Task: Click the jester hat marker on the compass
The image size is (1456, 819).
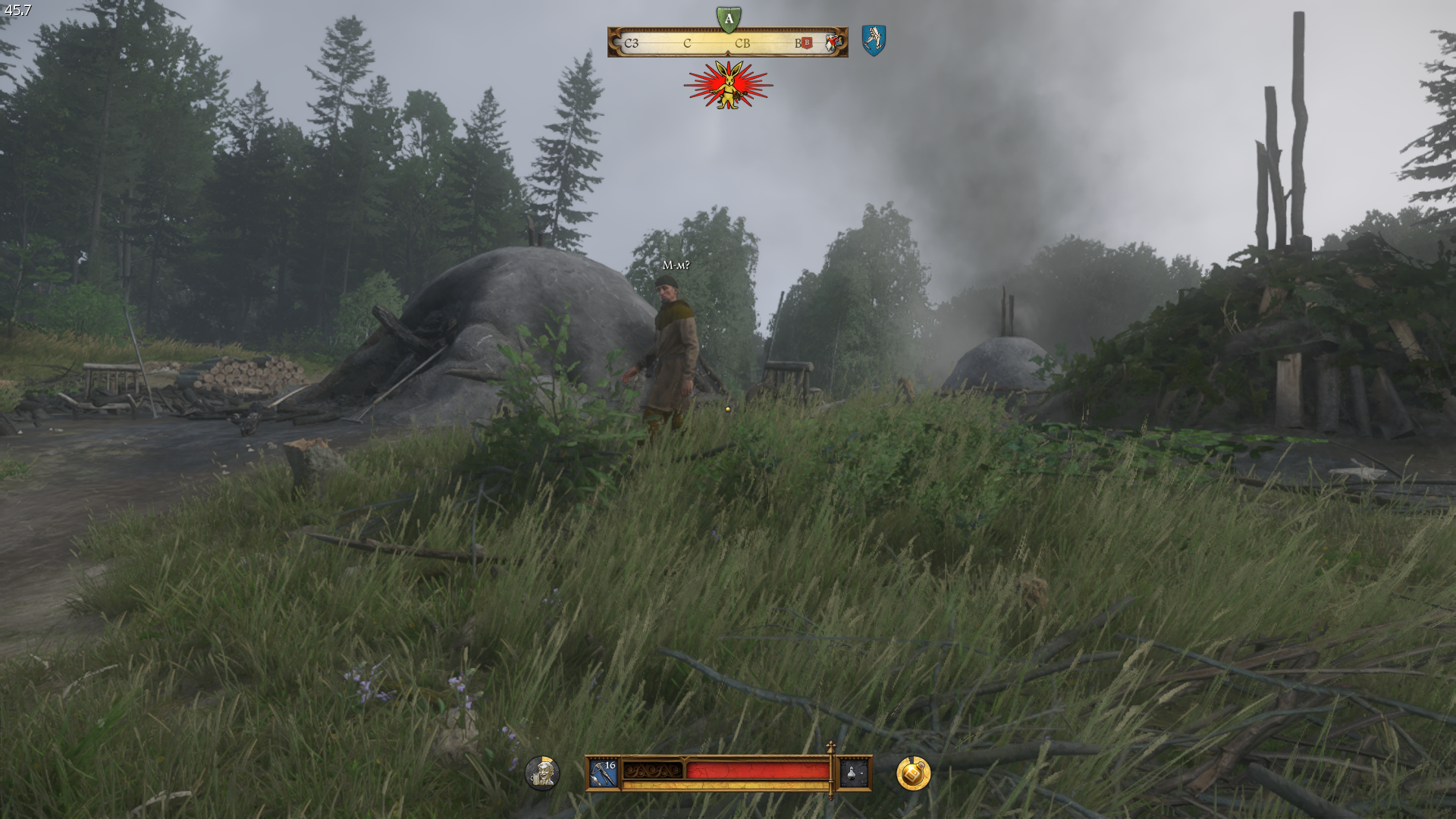Action: click(833, 42)
